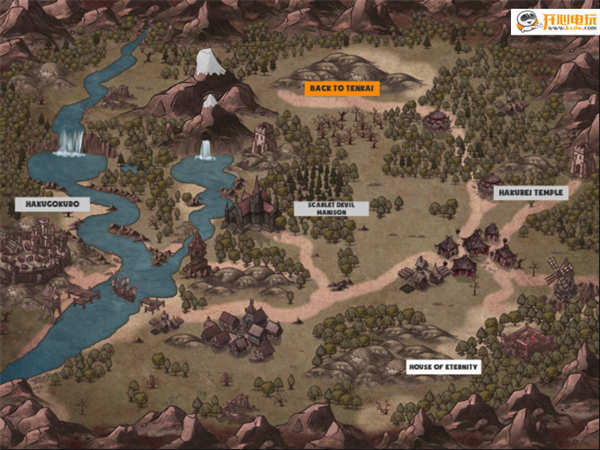600x450 pixels.
Task: Enter the House of Eternity location
Action: tap(443, 367)
